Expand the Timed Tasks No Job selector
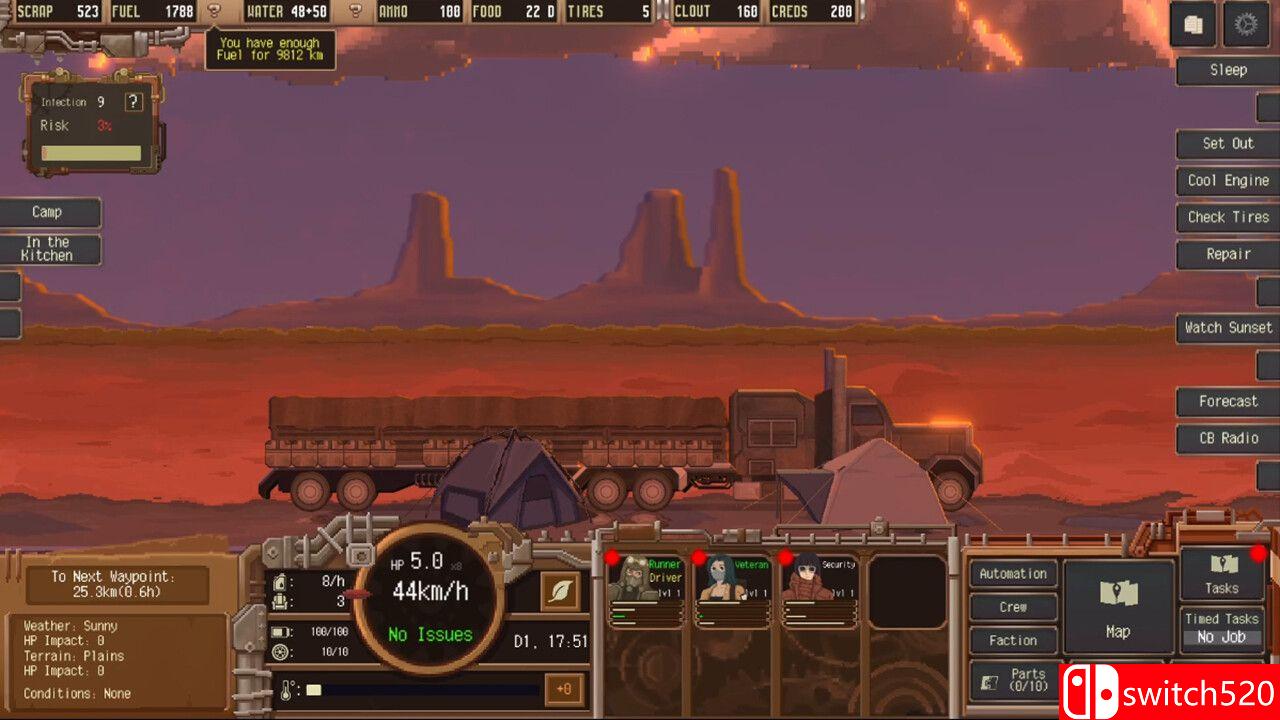The image size is (1280, 720). click(x=1221, y=636)
